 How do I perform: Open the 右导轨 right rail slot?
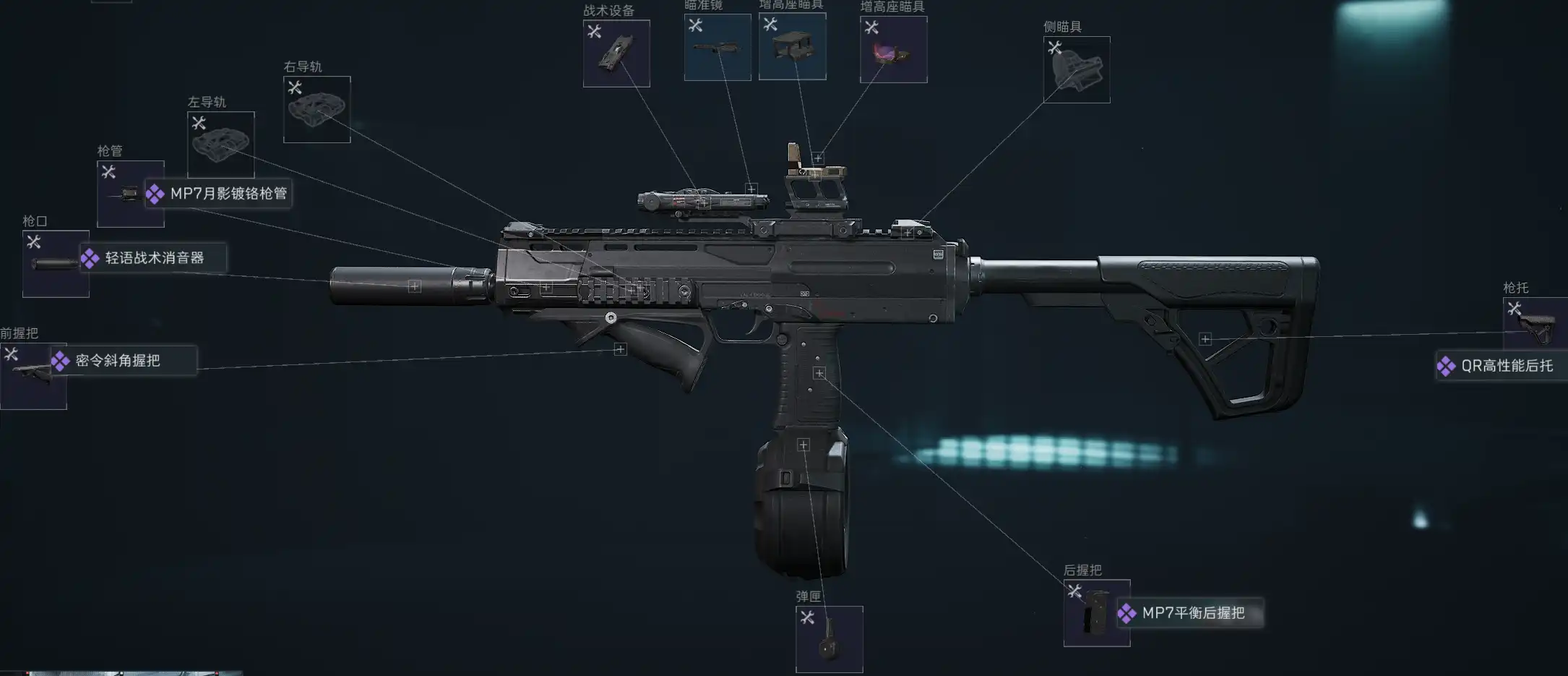(316, 109)
